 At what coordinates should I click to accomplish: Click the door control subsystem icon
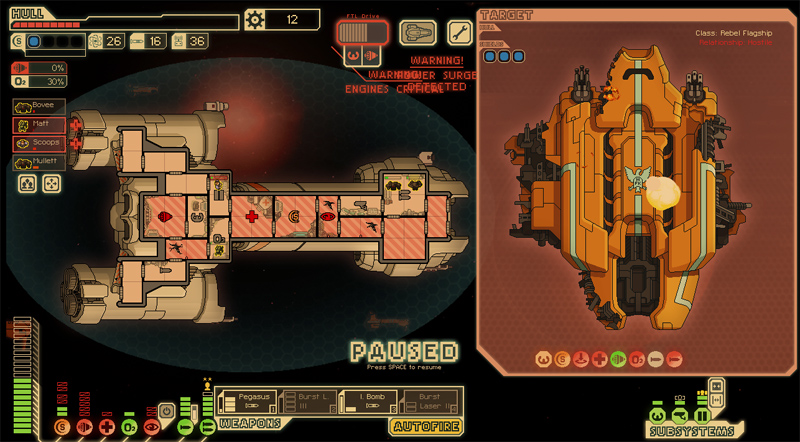pos(703,415)
